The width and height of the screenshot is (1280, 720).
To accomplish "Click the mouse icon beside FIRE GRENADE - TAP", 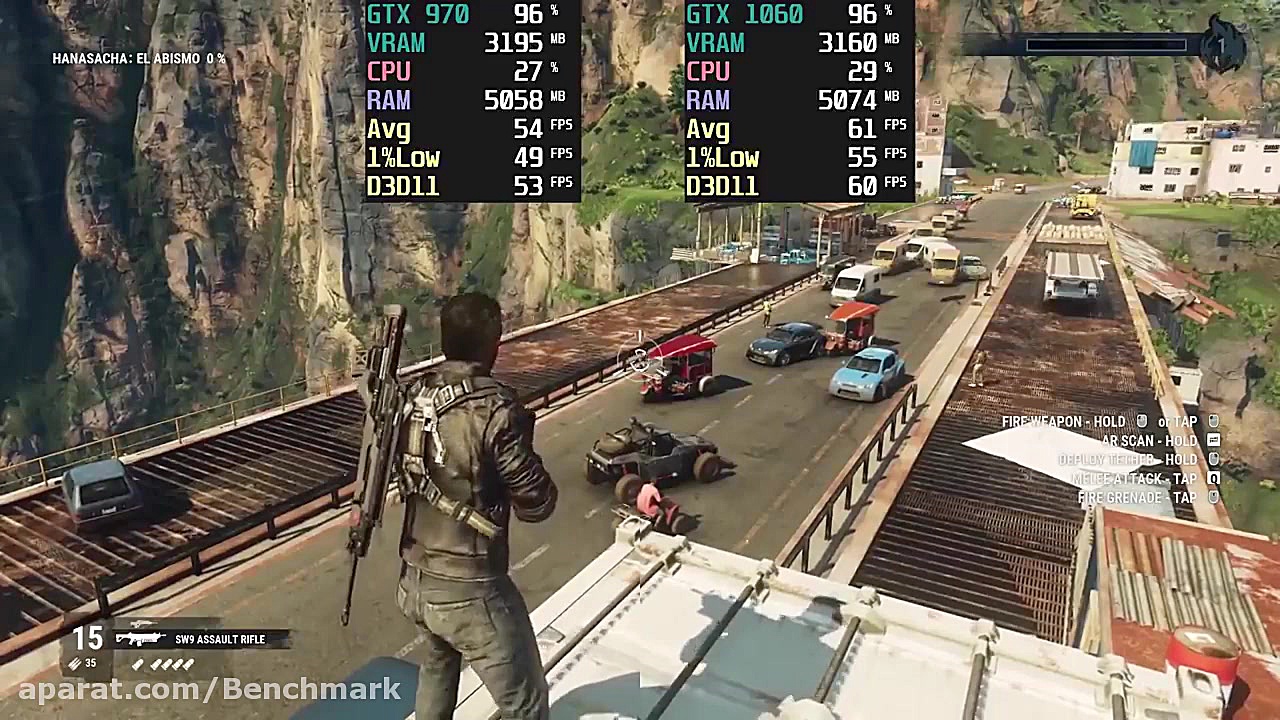I will (x=1213, y=497).
